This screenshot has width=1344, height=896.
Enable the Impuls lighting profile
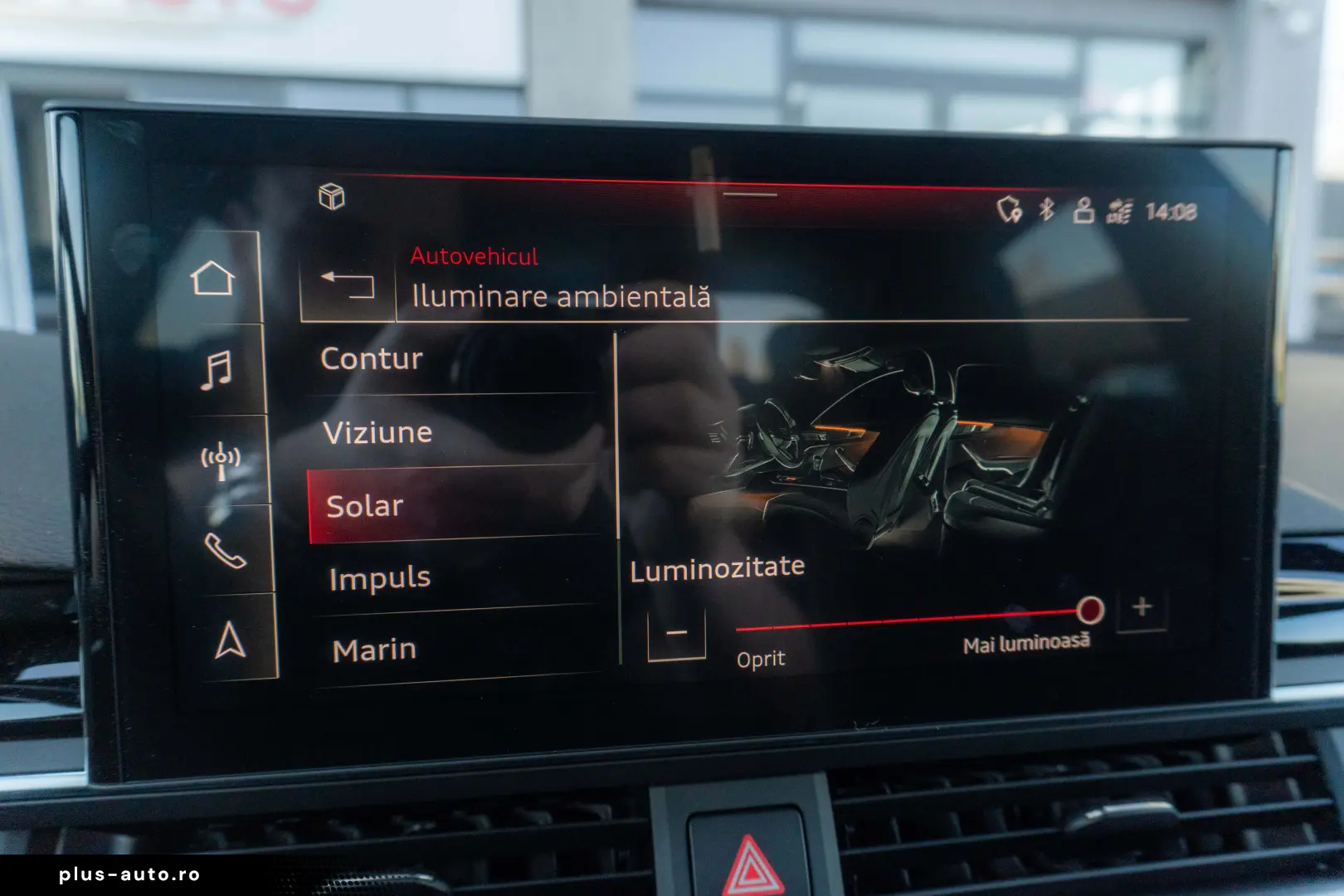tap(379, 577)
